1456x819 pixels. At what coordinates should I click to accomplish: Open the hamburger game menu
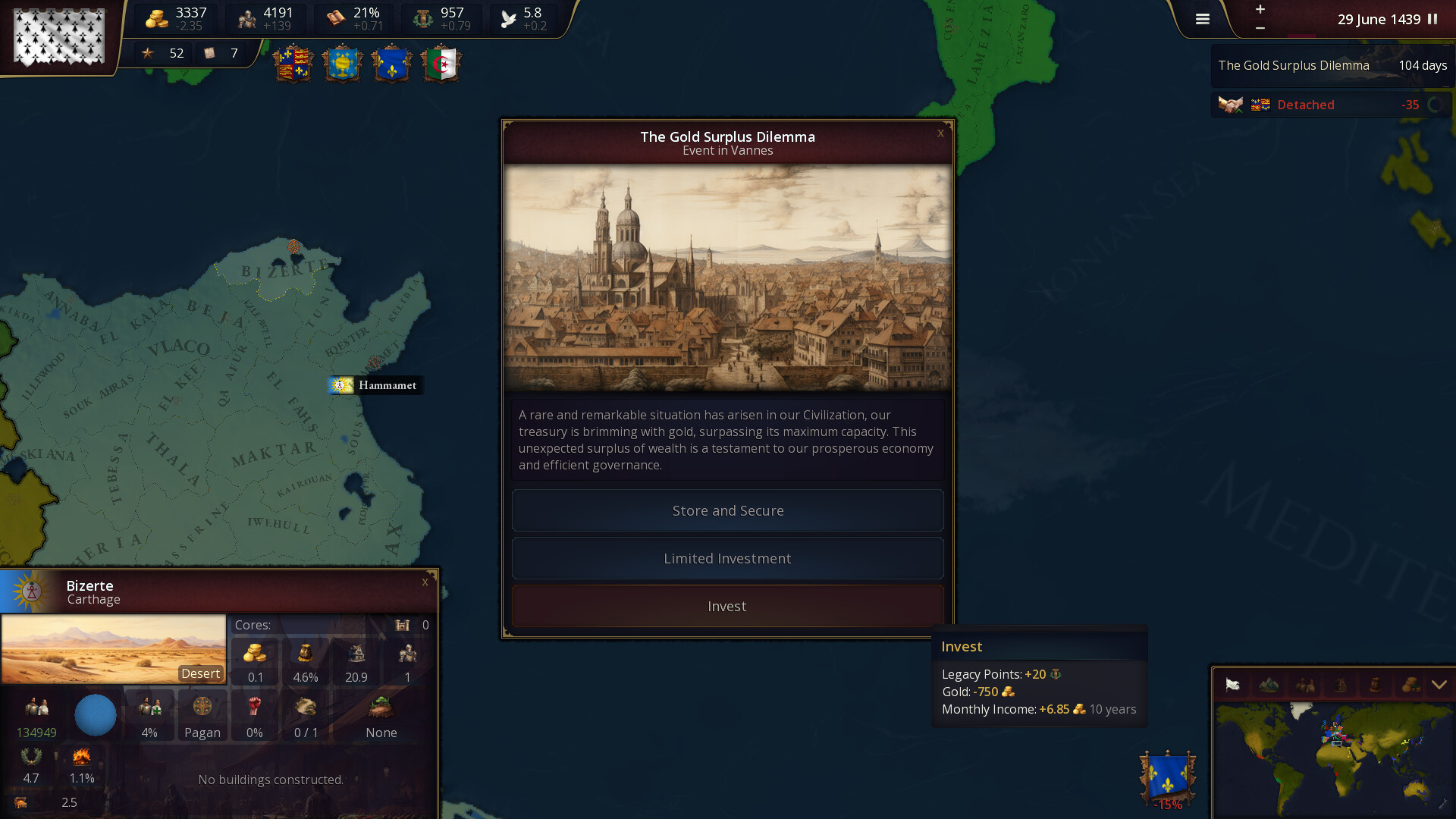click(1202, 18)
